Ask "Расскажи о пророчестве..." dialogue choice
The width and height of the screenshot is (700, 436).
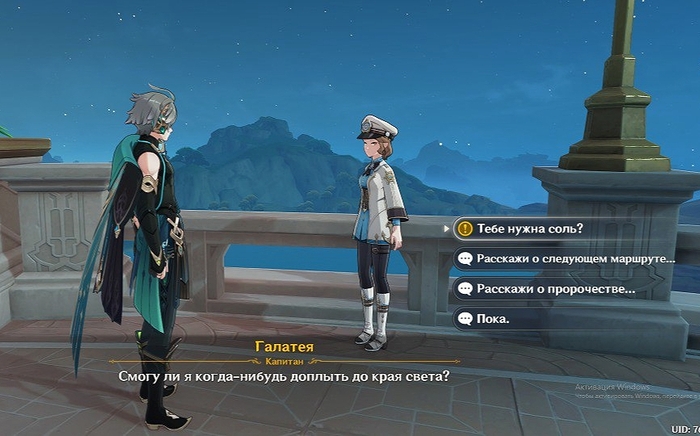pyautogui.click(x=556, y=289)
